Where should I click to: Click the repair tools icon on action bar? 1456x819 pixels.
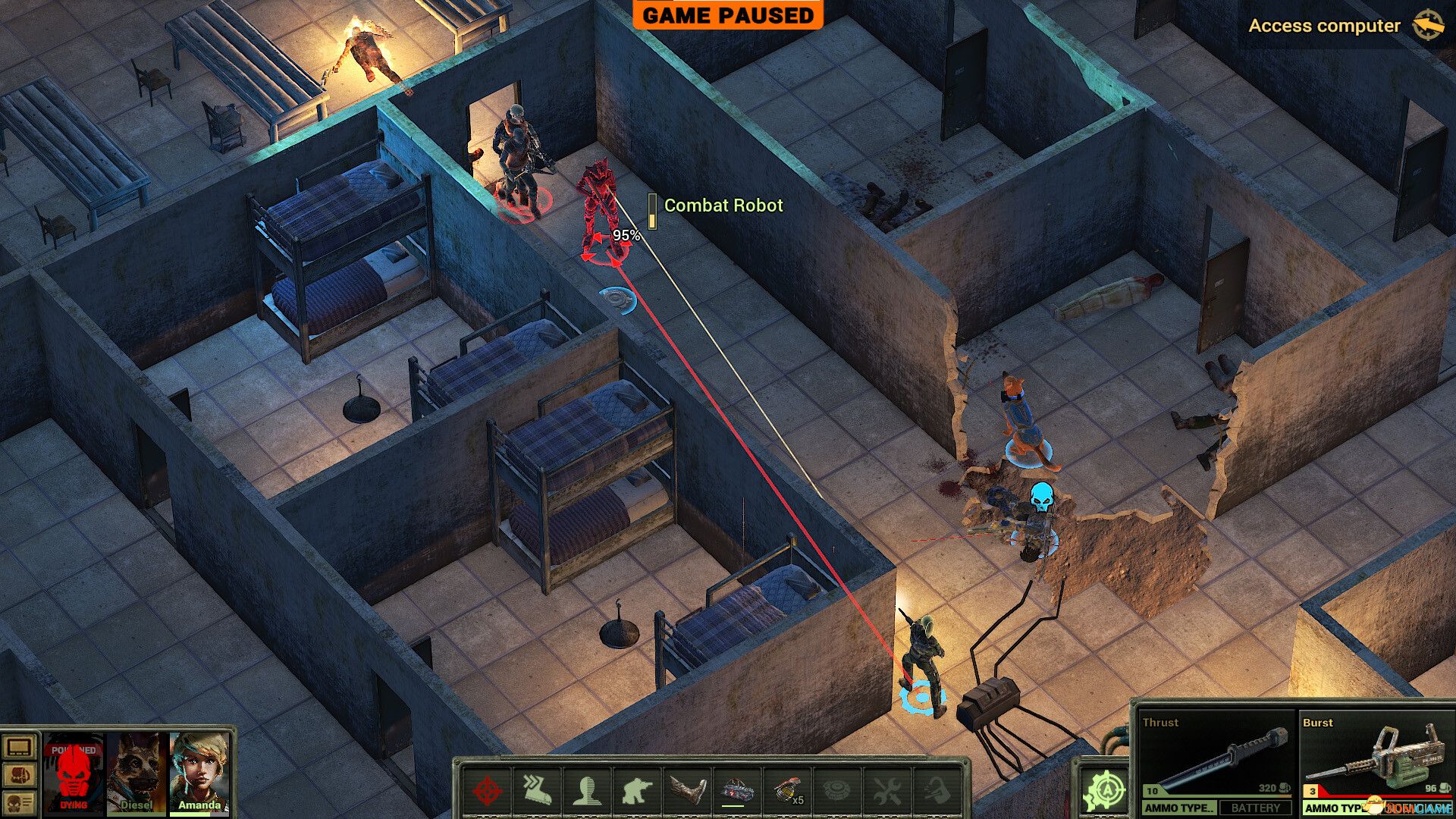tap(887, 789)
